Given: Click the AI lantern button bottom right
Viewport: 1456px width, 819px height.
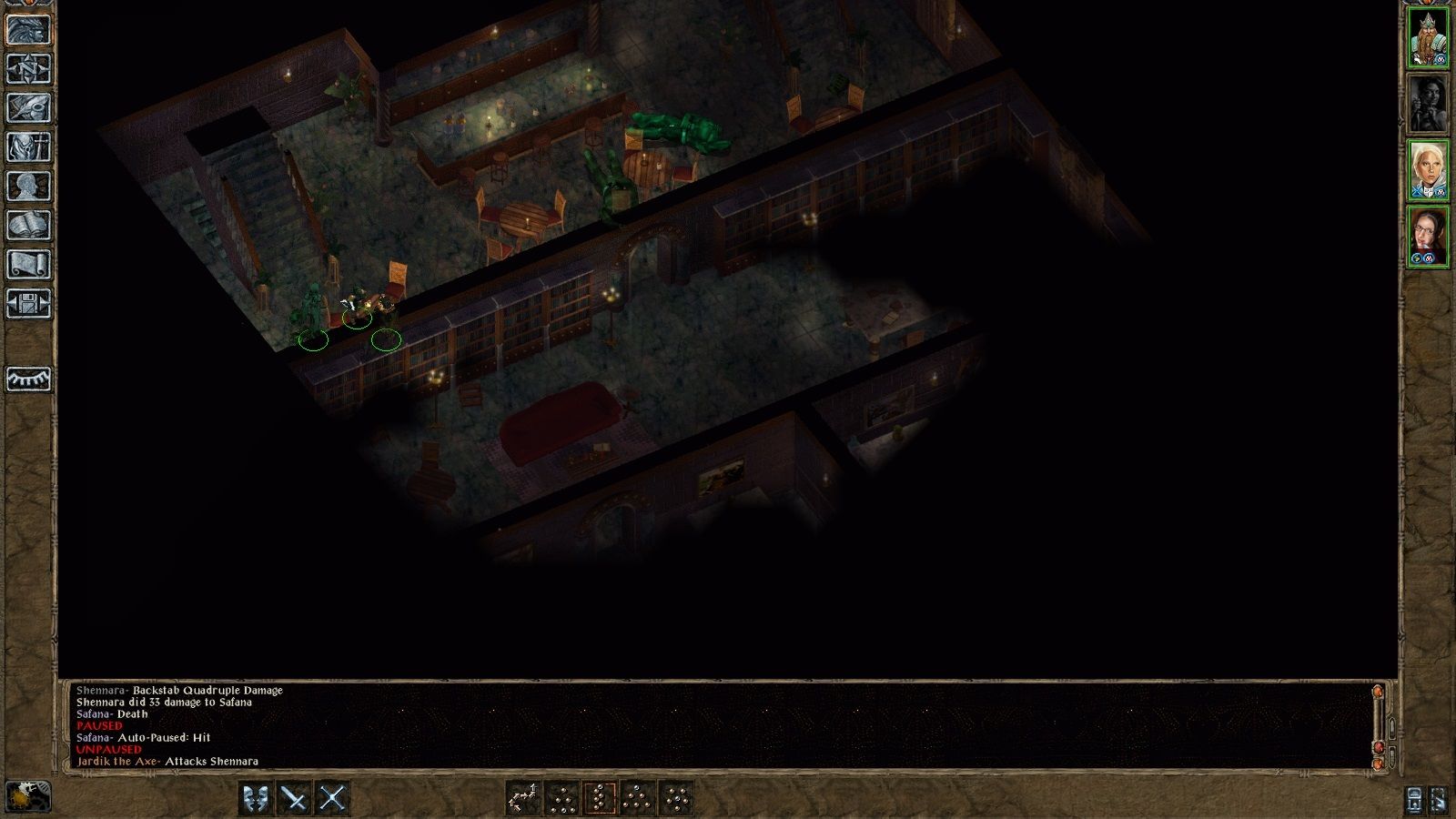Looking at the screenshot, I should click(x=1414, y=801).
